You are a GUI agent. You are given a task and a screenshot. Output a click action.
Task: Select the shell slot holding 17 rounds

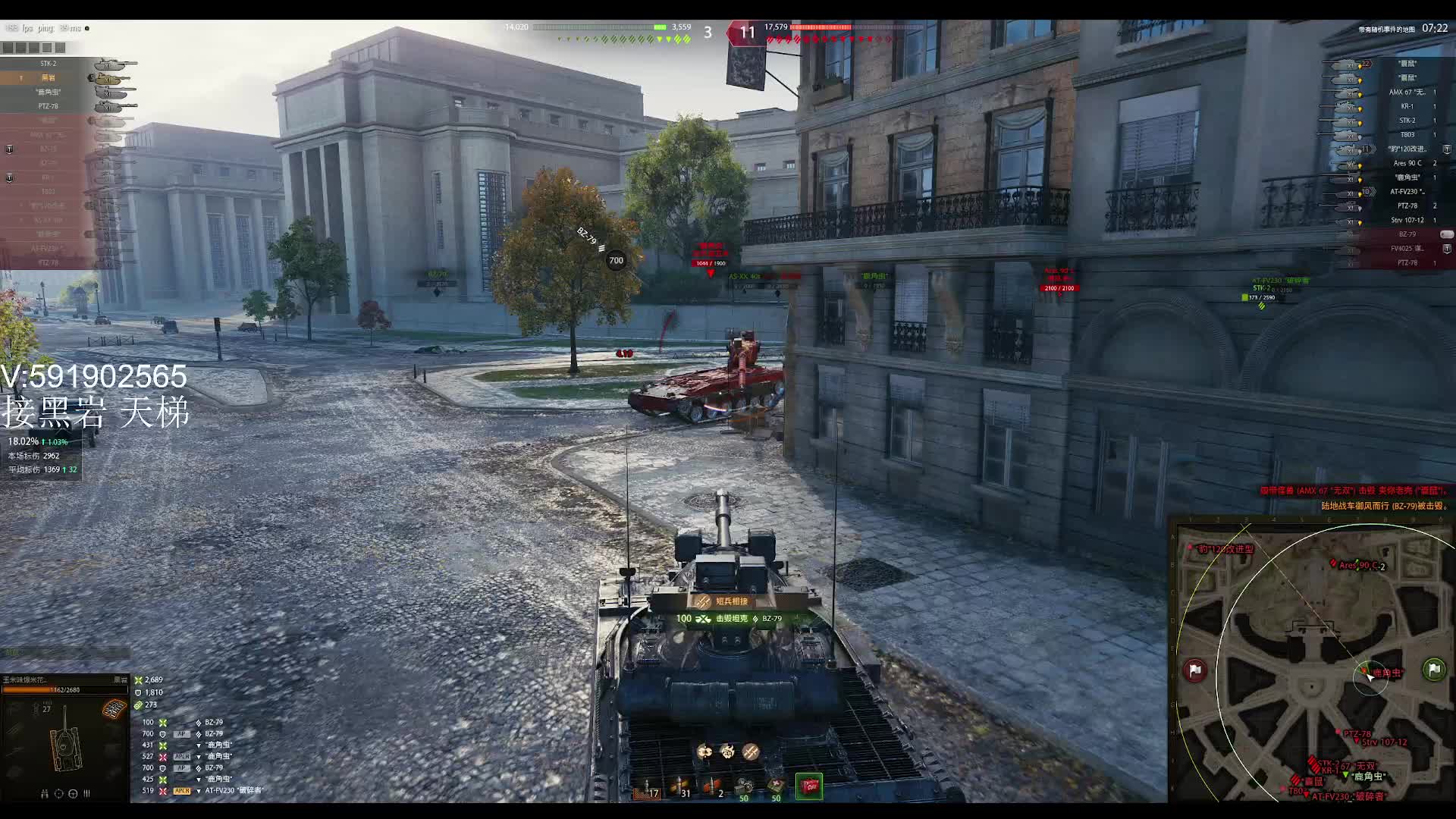click(x=646, y=789)
